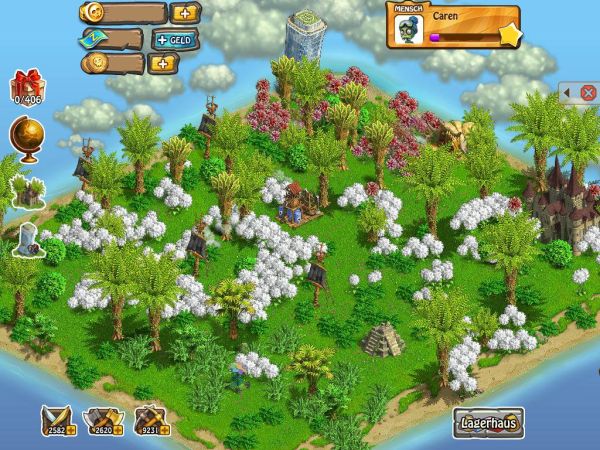600x450 pixels.
Task: Open the Lagerhaus storage
Action: coord(490,422)
